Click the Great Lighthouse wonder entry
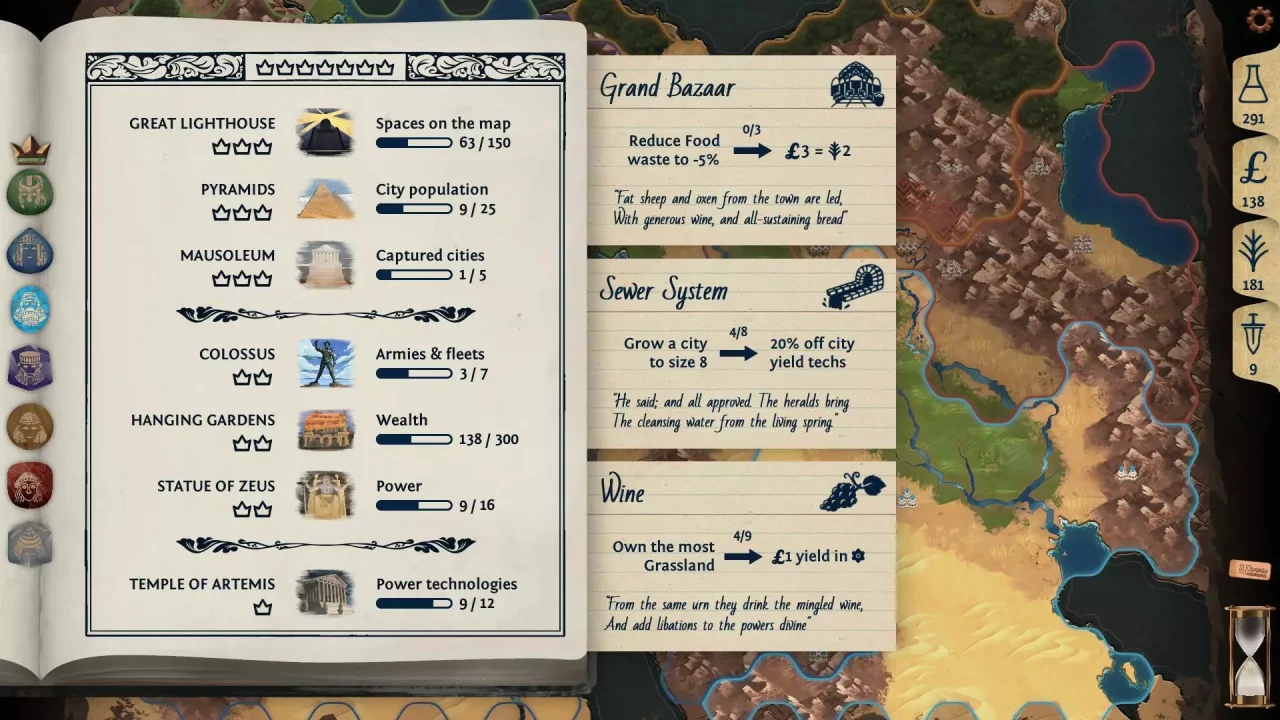Image resolution: width=1280 pixels, height=720 pixels. pyautogui.click(x=202, y=123)
